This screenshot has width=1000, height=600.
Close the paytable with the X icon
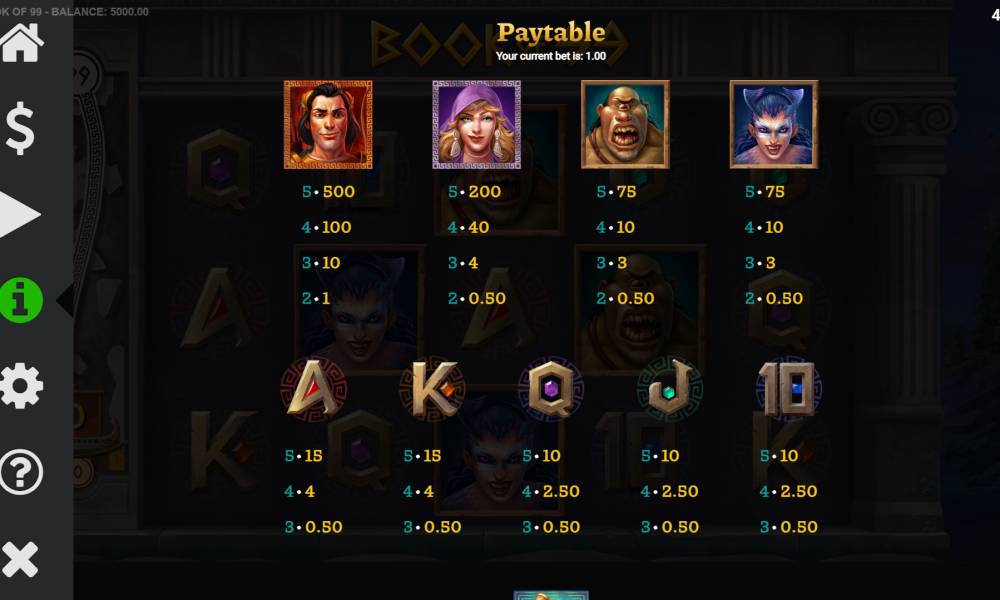(21, 558)
